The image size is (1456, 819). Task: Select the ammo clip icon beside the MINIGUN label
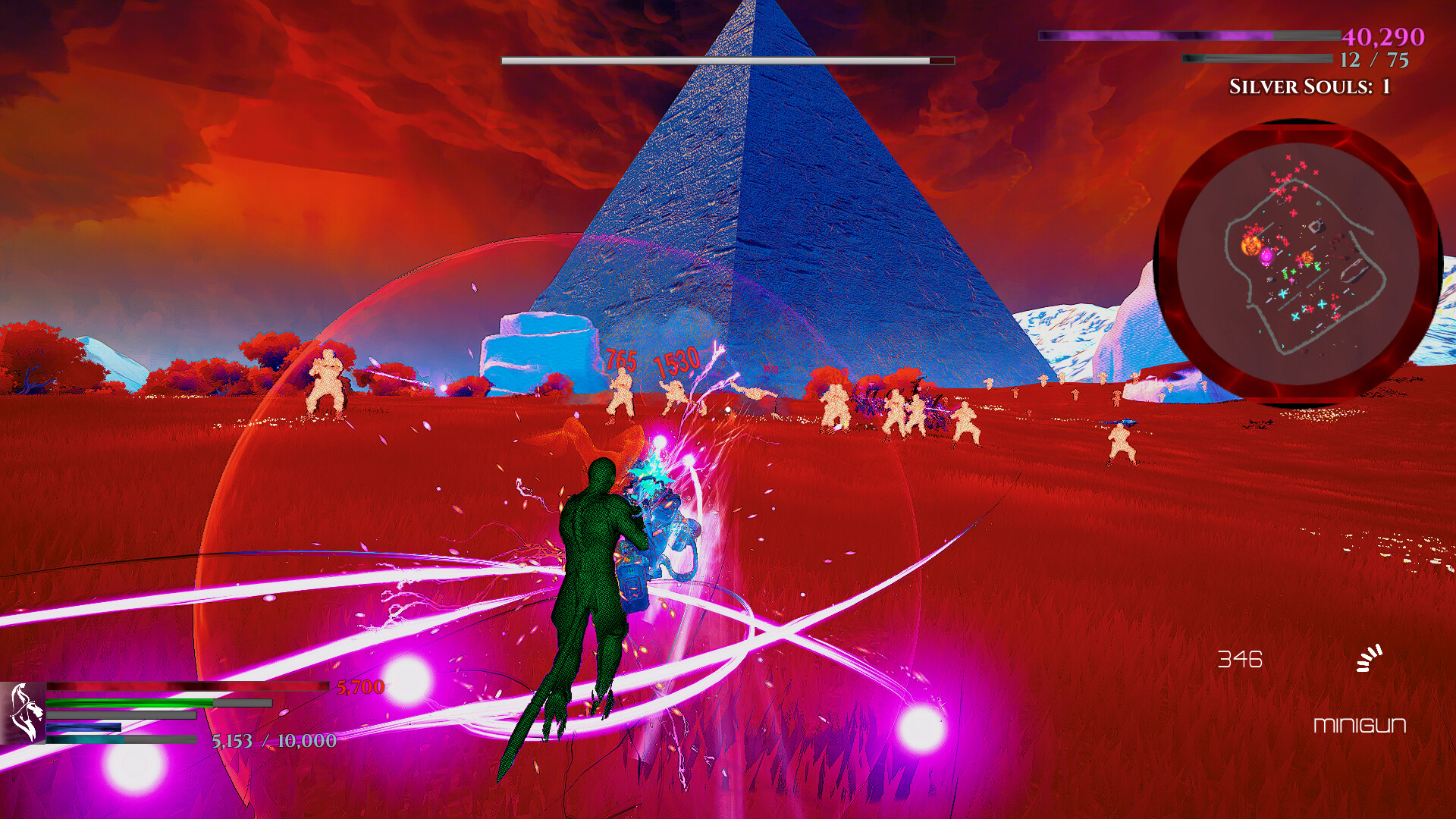1369,659
